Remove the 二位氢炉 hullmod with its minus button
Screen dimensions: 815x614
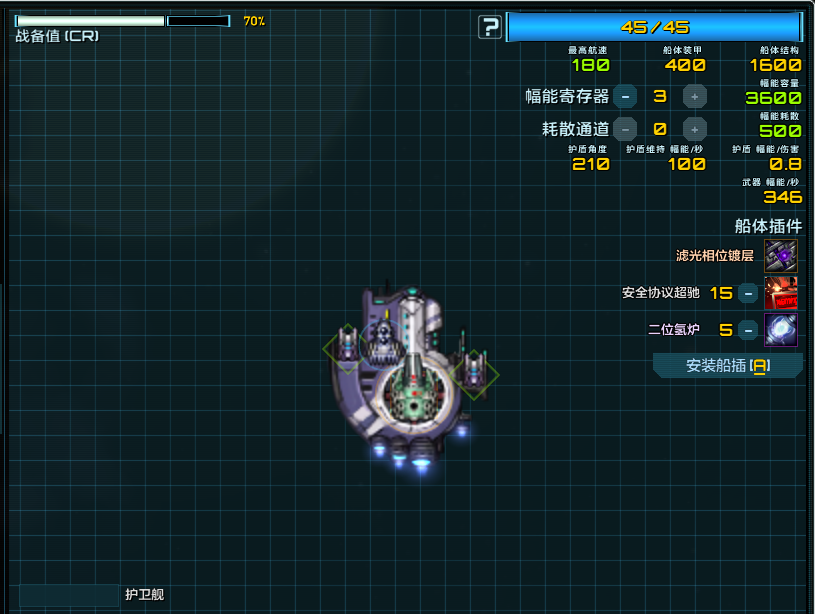point(748,330)
